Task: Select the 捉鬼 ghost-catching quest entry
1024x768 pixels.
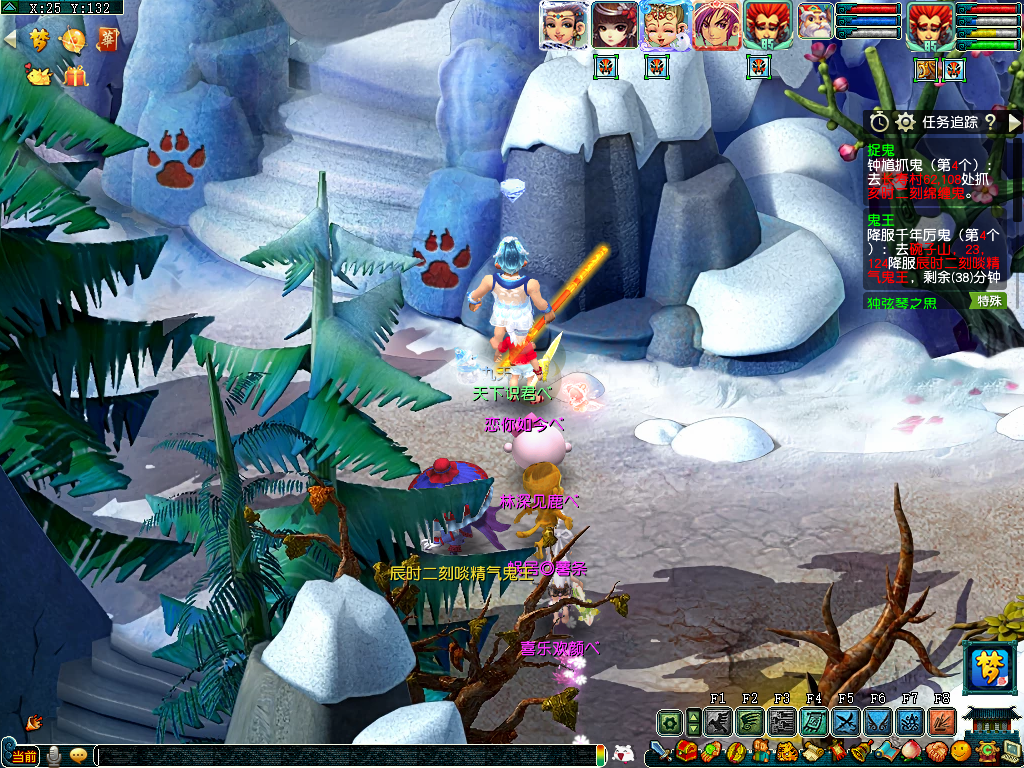Action: (881, 149)
